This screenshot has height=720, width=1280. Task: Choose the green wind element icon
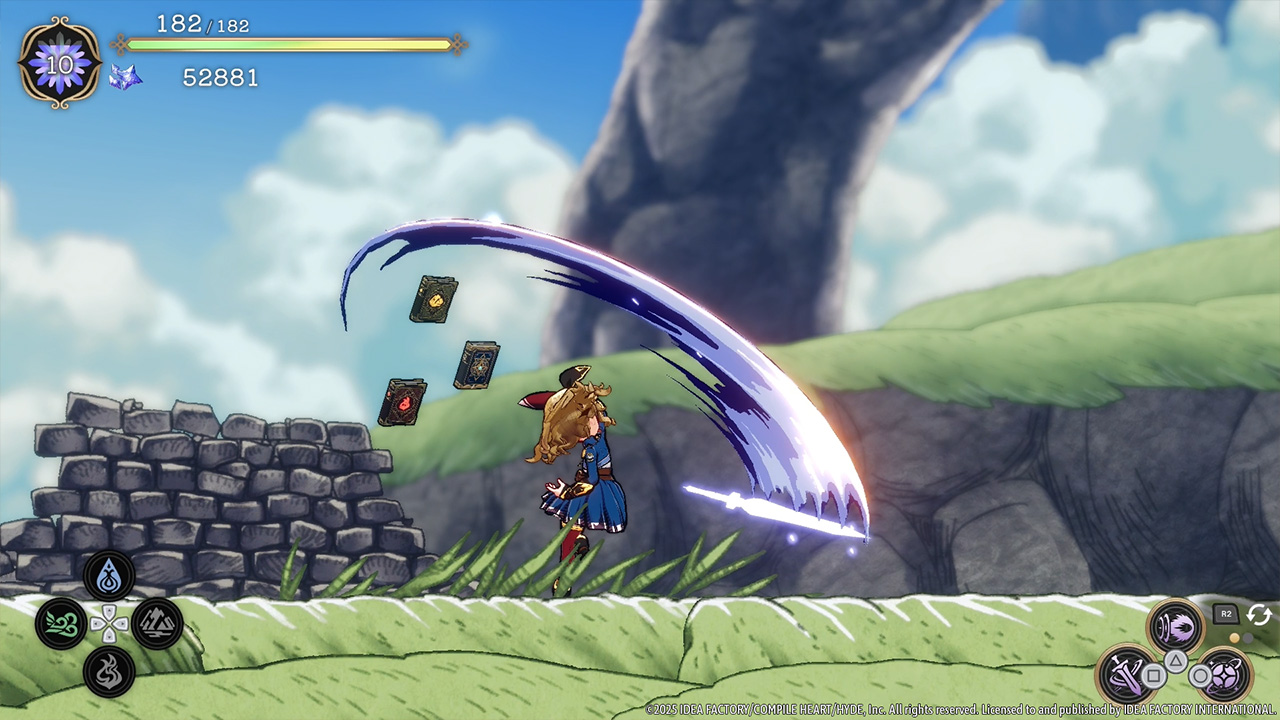(x=61, y=624)
